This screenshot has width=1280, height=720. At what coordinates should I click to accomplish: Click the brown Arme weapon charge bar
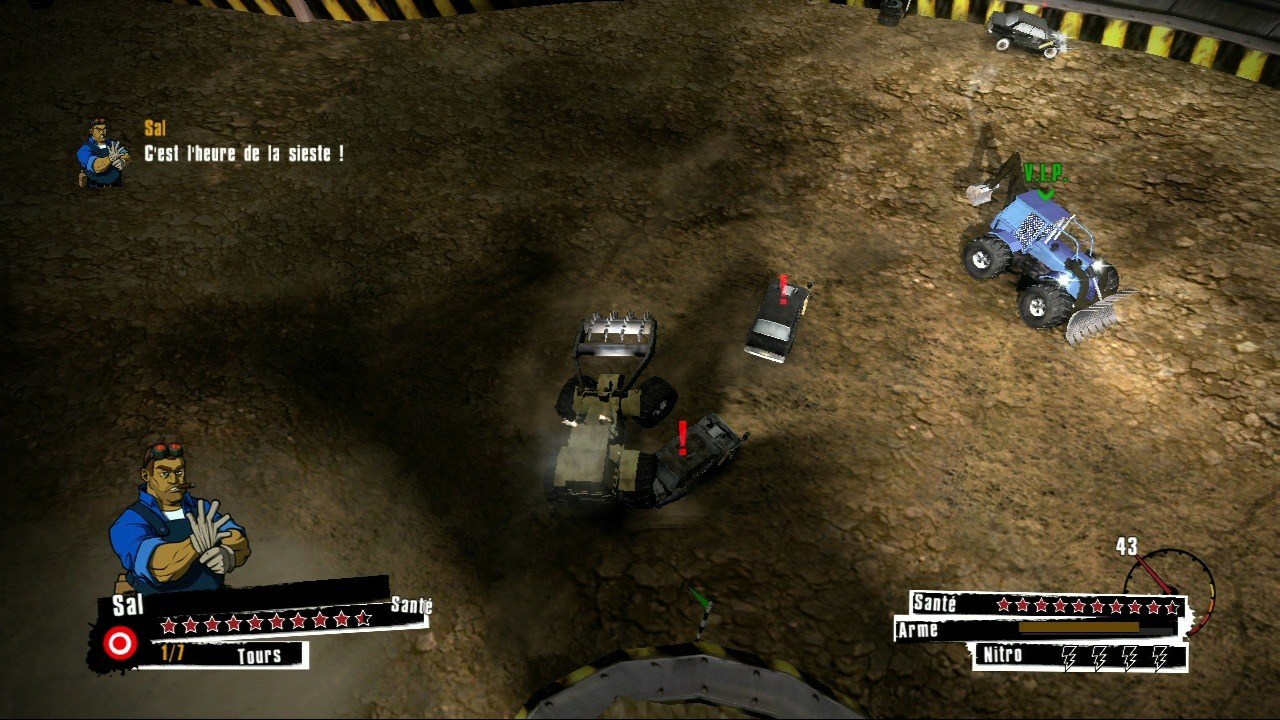(x=1080, y=628)
